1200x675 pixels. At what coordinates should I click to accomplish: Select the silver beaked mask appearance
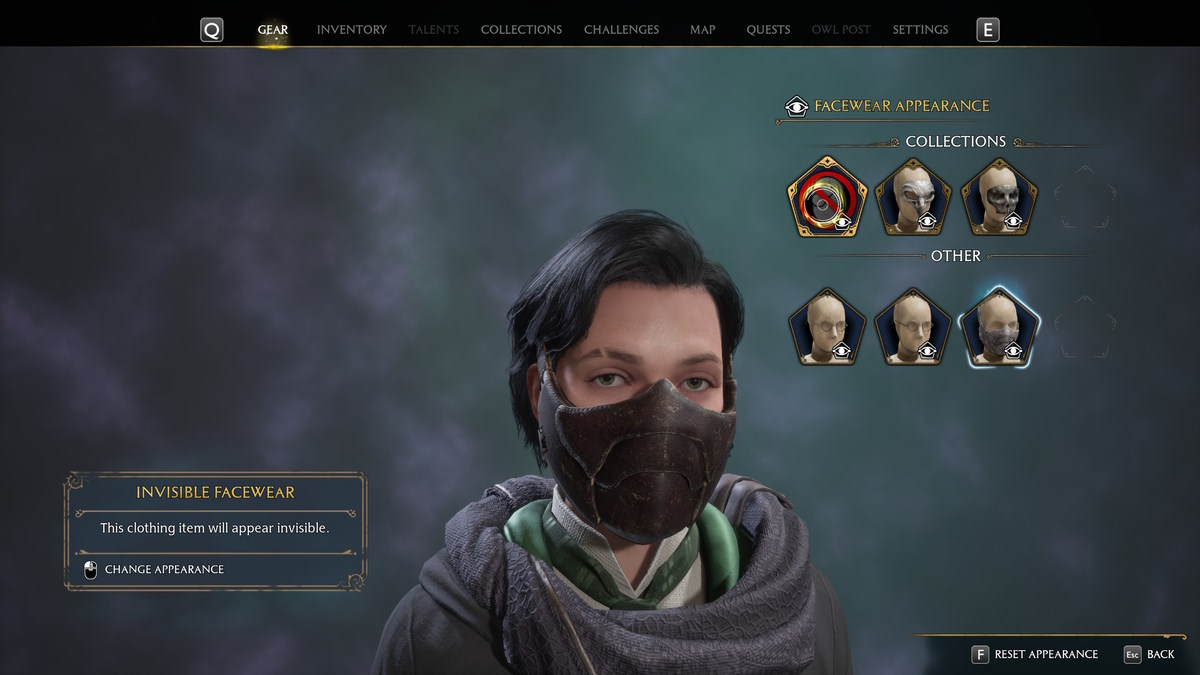(x=913, y=199)
